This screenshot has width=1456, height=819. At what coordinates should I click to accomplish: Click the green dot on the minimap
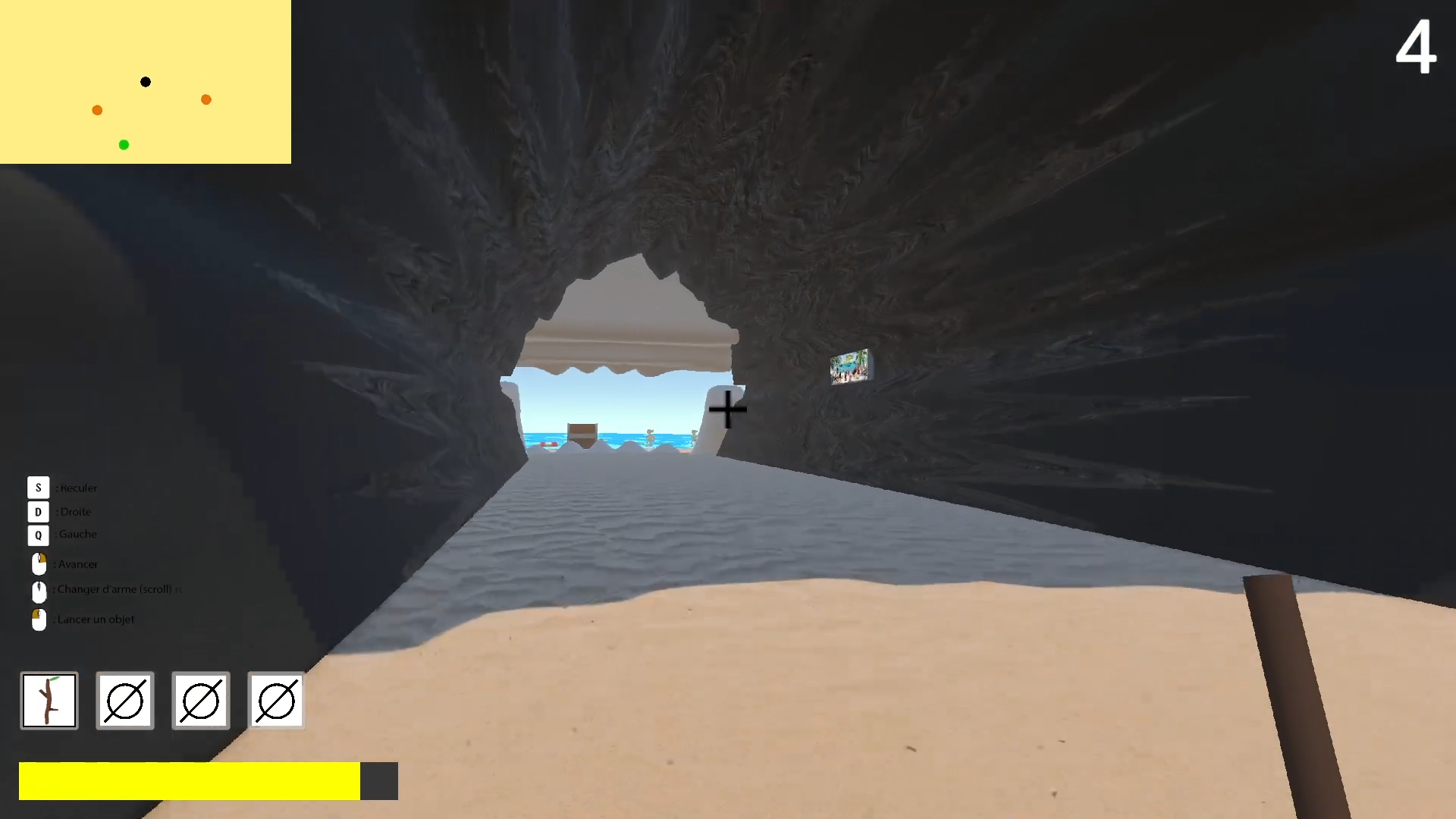[x=124, y=144]
